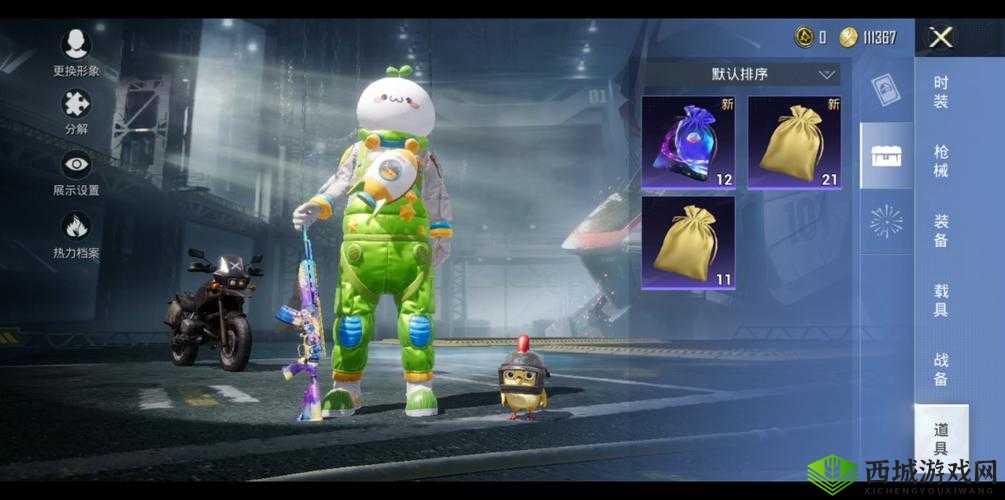Switch to the 战备 tab
Screen dimensions: 1005x500
(941, 368)
